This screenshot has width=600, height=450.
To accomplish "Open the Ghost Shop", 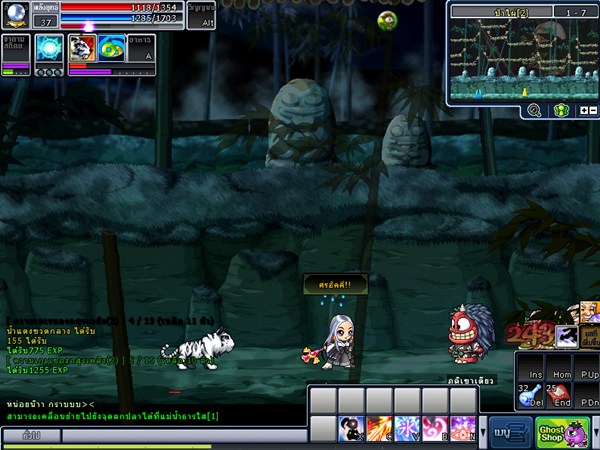I will [x=561, y=432].
